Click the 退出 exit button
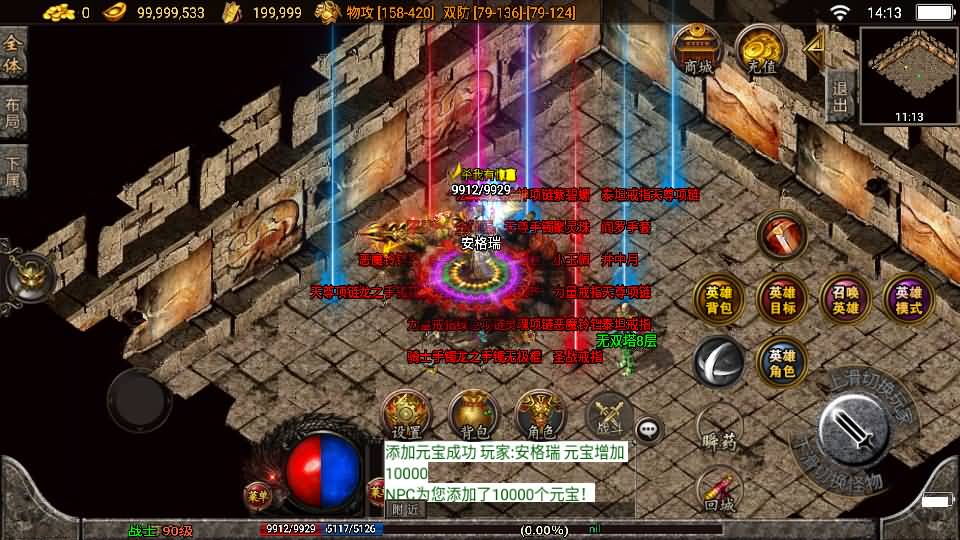 841,92
